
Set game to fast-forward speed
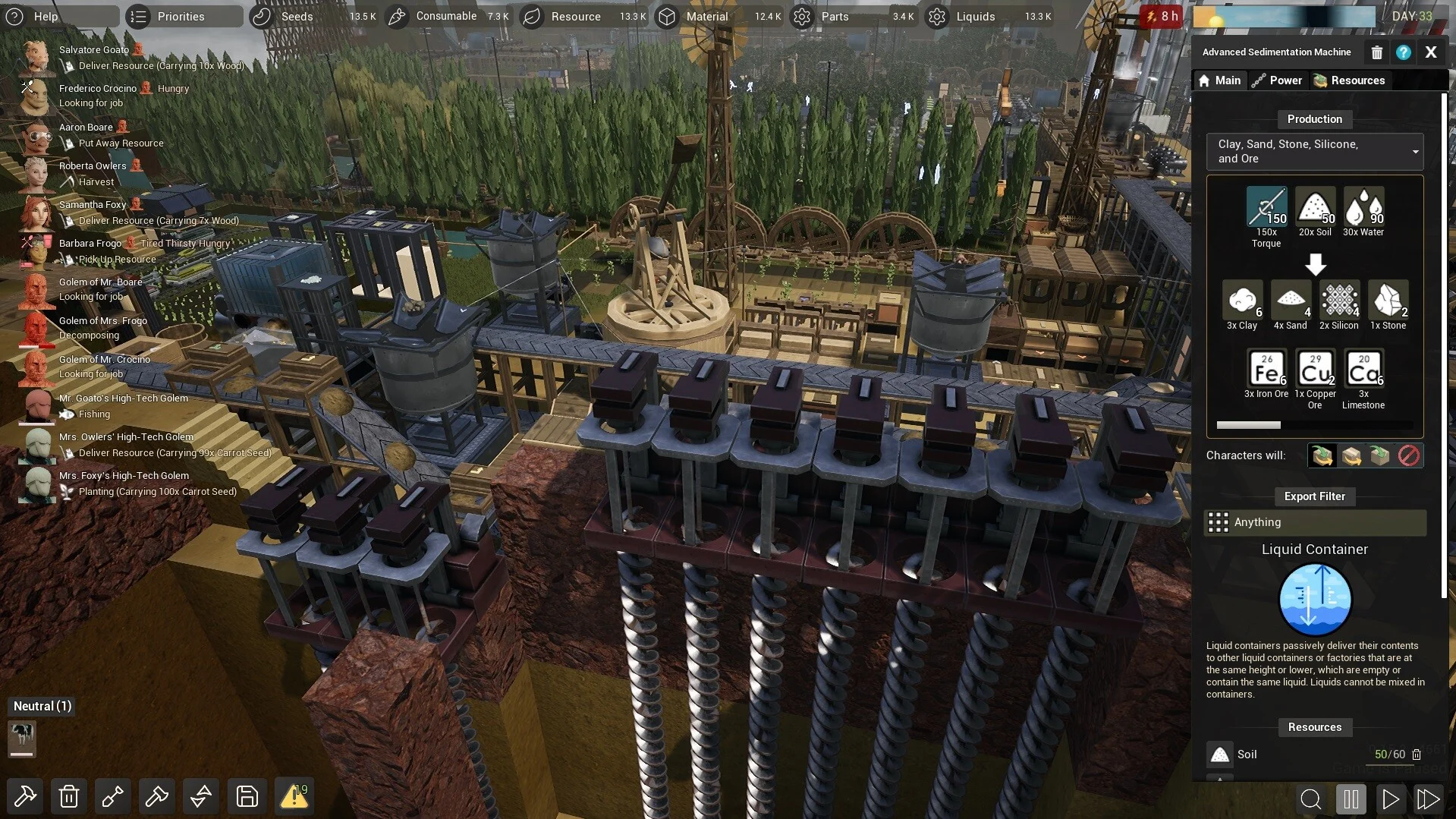pos(1427,799)
